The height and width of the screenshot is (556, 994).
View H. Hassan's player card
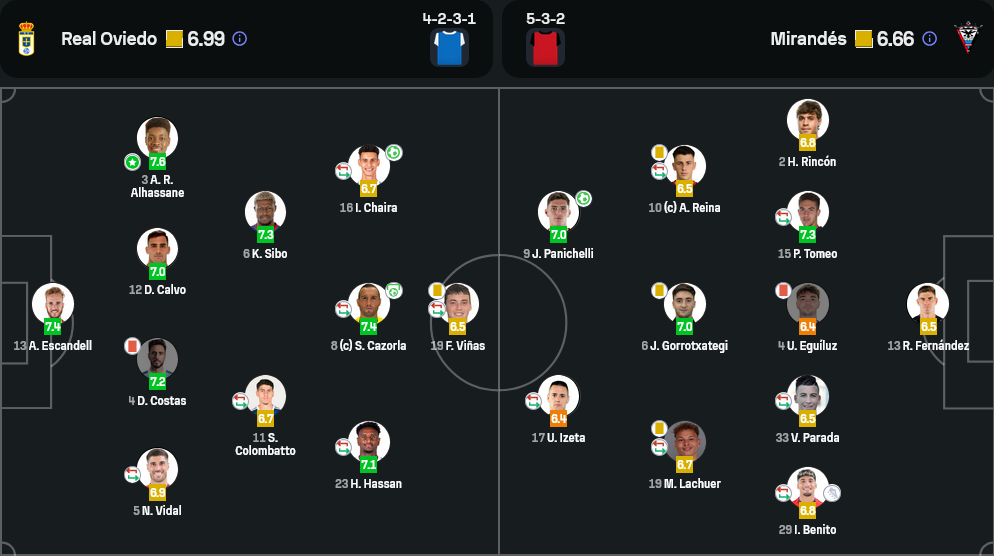(x=368, y=443)
